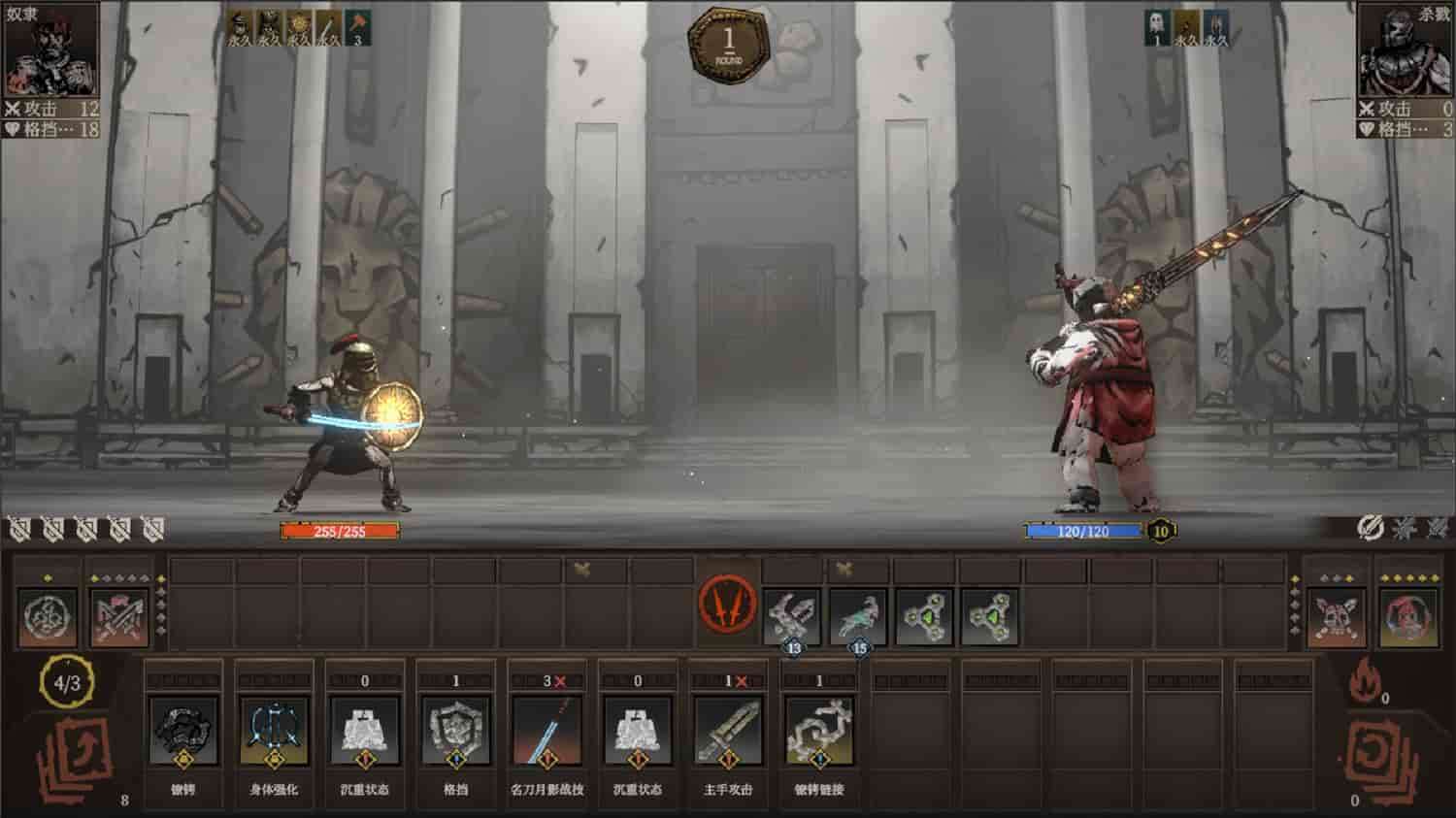
Task: Select the enemy card marked 13 on timeline
Action: [x=792, y=614]
